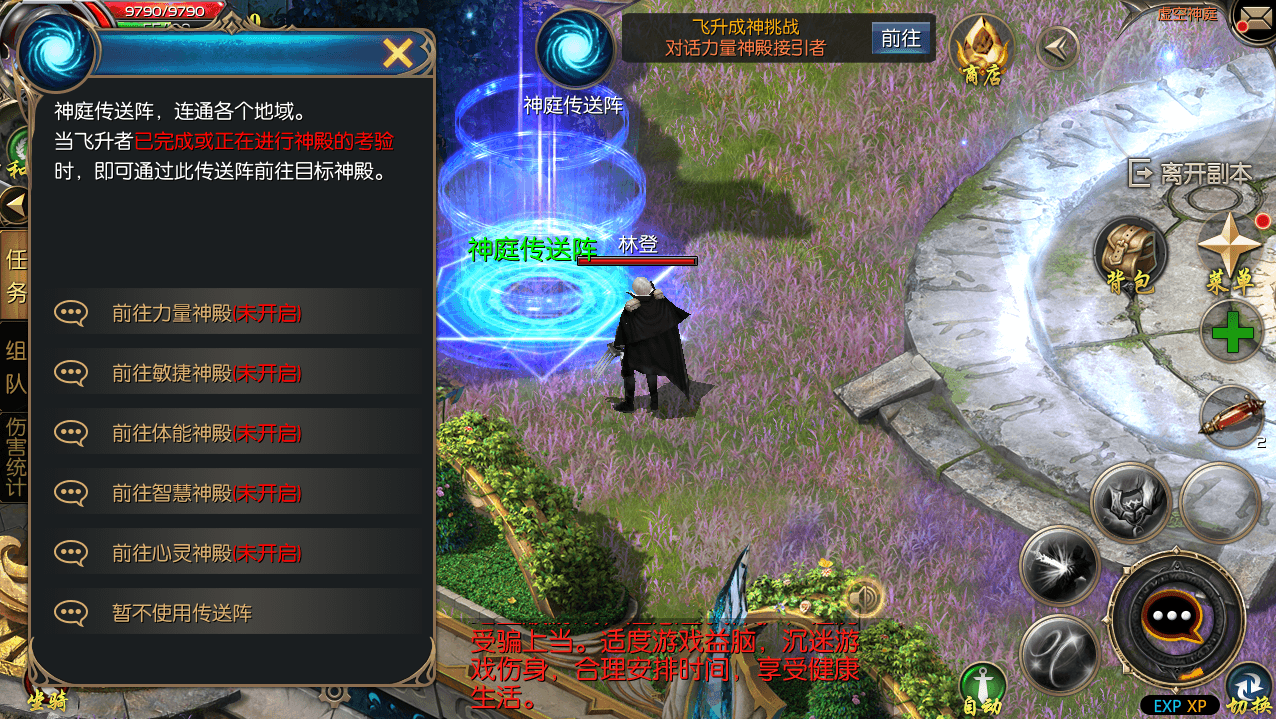The width and height of the screenshot is (1276, 719).
Task: Open the 商店 shop icon
Action: click(x=981, y=50)
